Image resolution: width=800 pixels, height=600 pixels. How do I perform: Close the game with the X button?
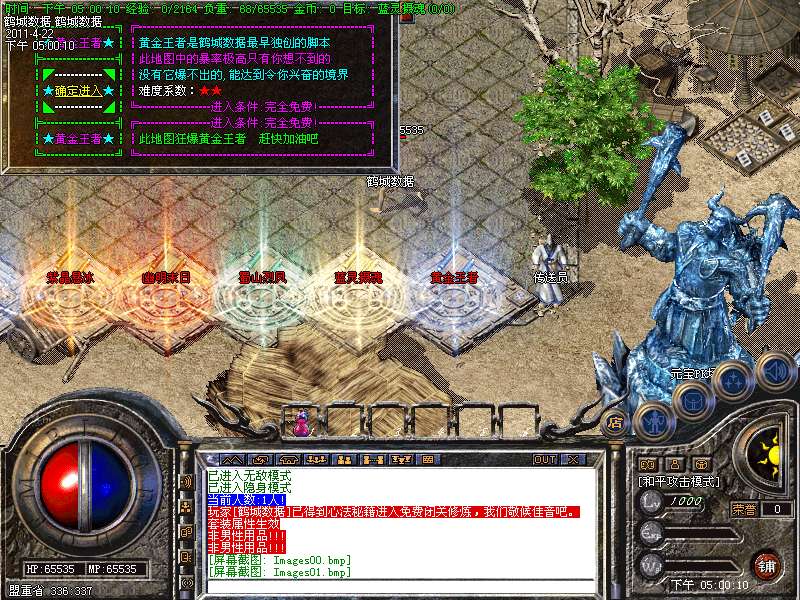(573, 459)
